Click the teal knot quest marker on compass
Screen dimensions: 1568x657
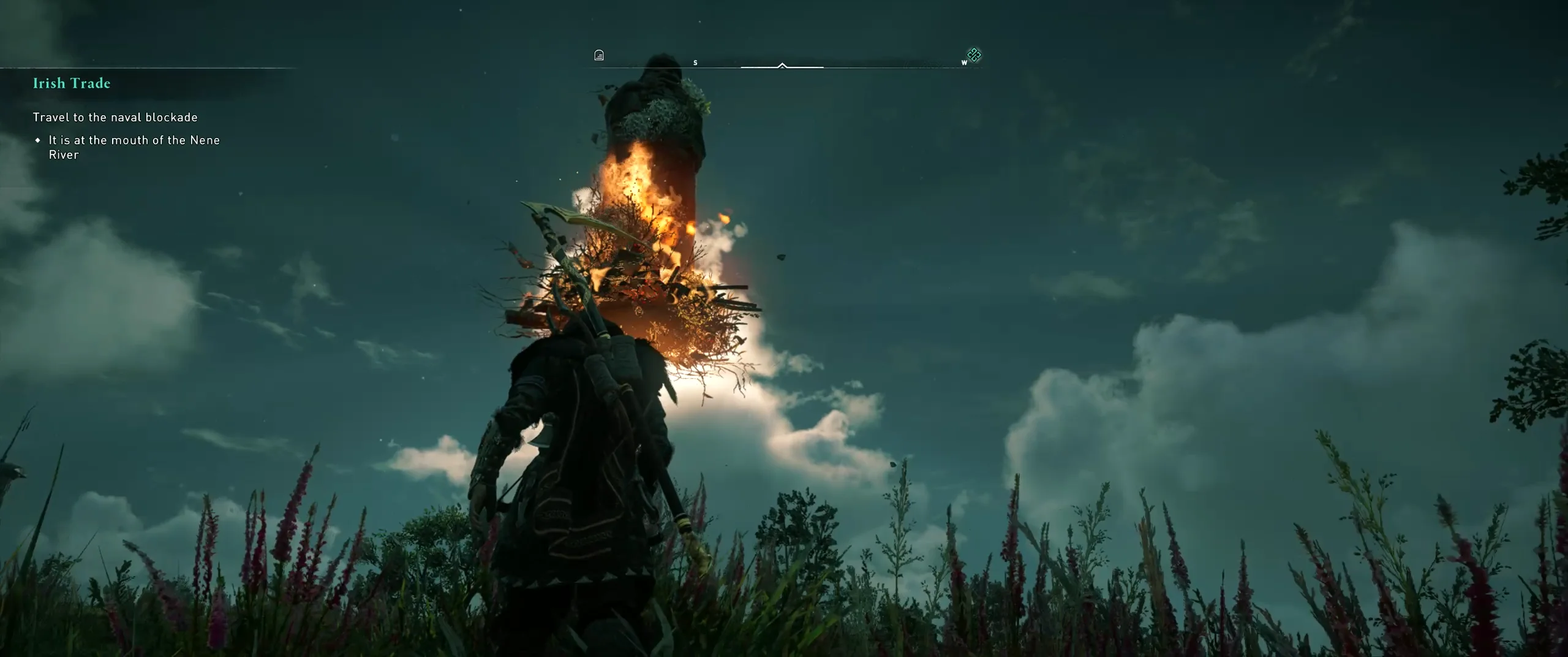(x=974, y=55)
